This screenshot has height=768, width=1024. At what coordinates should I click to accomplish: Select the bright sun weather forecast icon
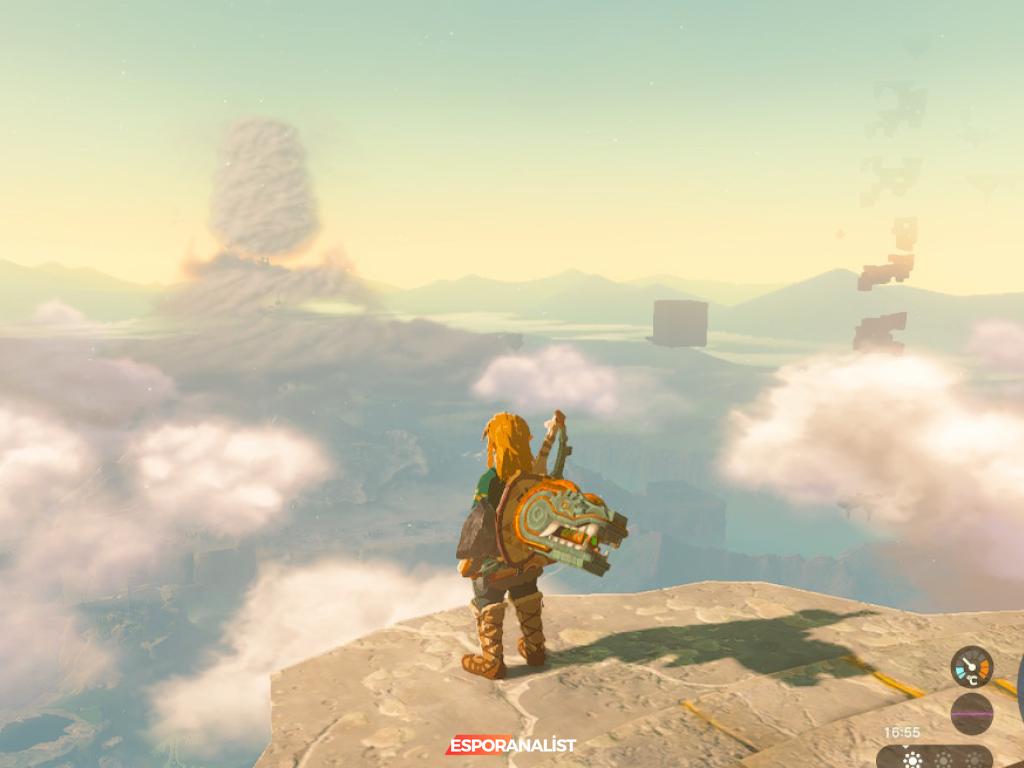[912, 759]
